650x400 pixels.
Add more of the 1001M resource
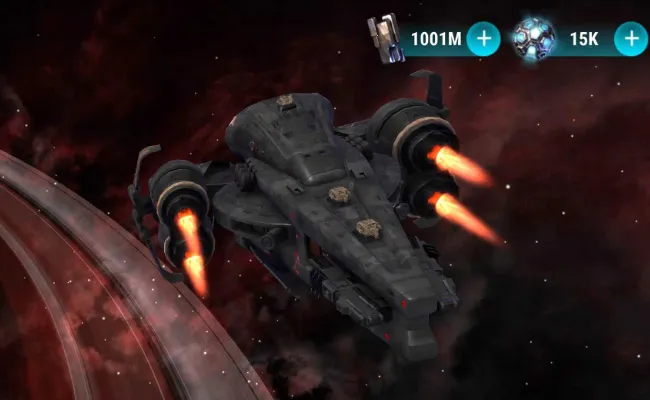484,39
